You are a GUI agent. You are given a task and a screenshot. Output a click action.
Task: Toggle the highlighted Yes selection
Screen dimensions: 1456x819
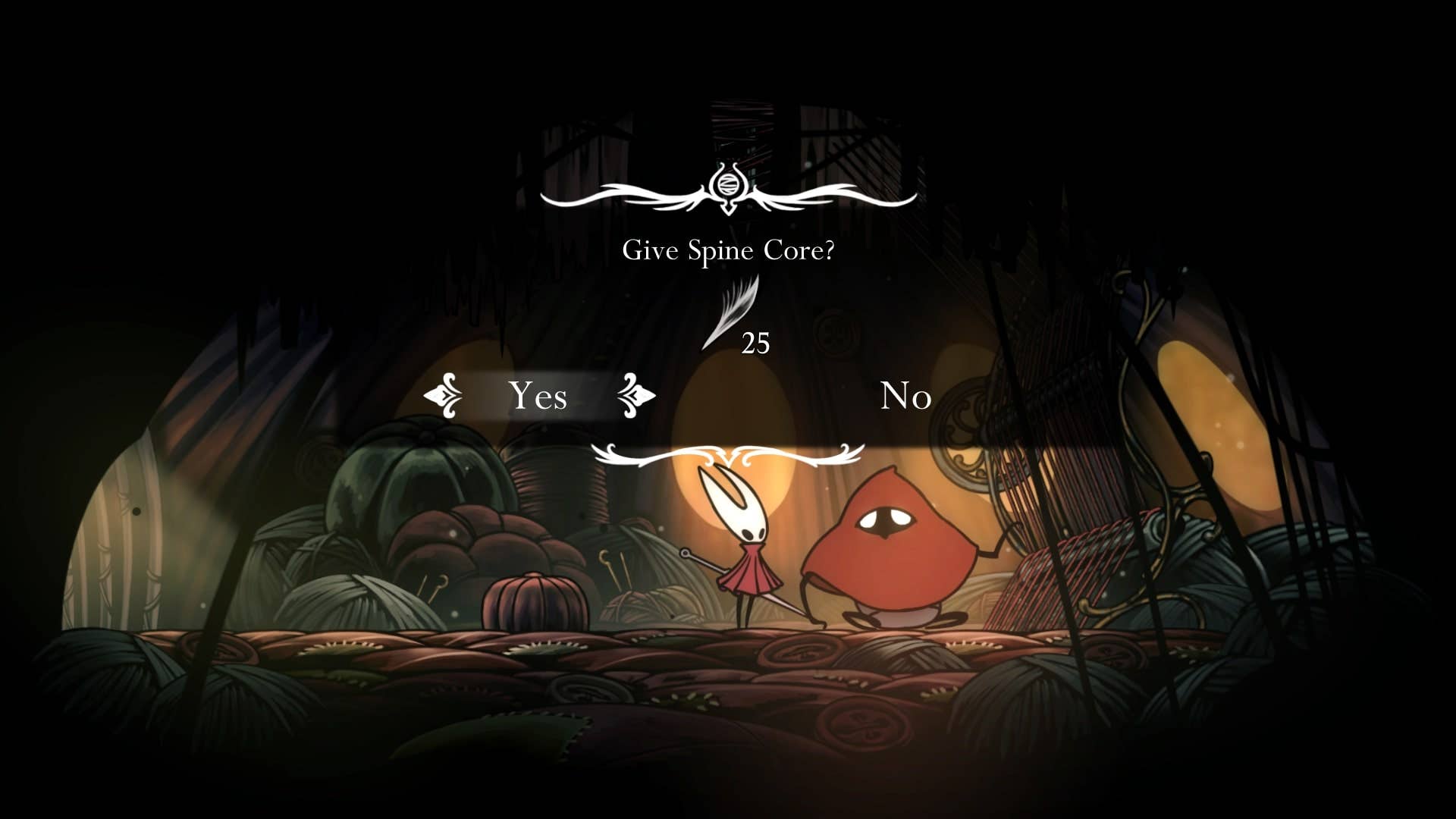(x=538, y=395)
